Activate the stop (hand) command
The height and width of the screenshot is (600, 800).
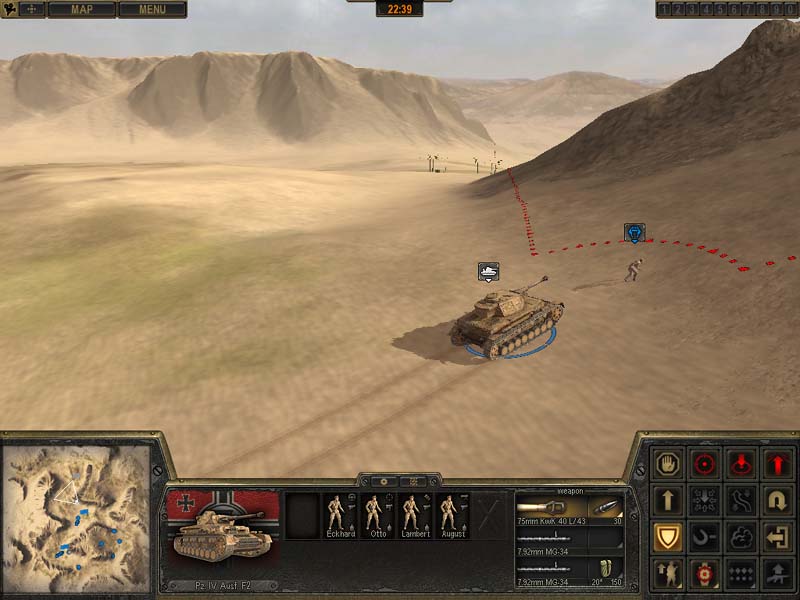click(x=667, y=464)
